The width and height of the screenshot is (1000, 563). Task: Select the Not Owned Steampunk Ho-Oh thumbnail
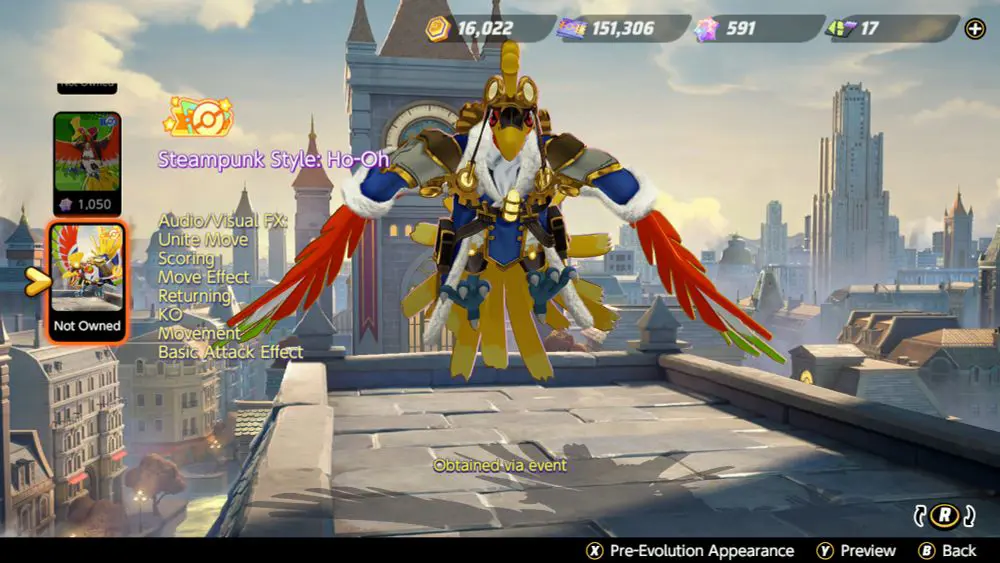pyautogui.click(x=87, y=279)
